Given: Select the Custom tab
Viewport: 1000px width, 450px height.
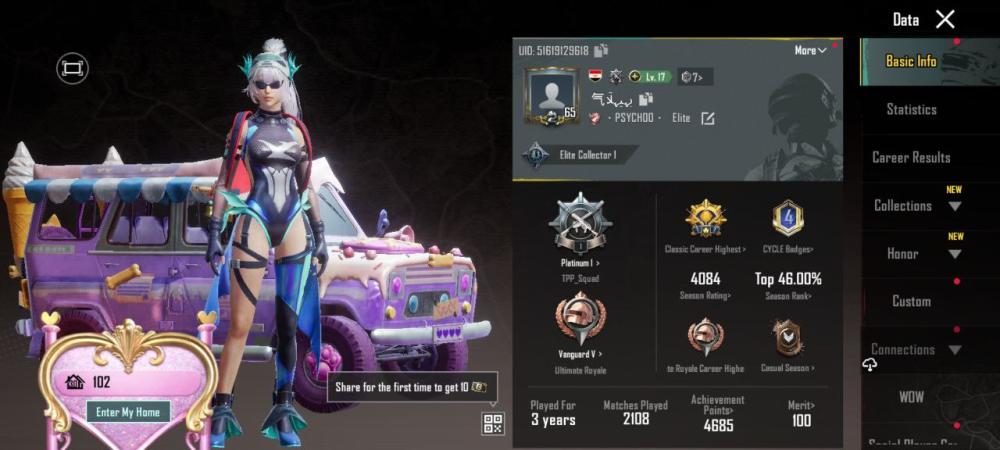Looking at the screenshot, I should click(911, 301).
